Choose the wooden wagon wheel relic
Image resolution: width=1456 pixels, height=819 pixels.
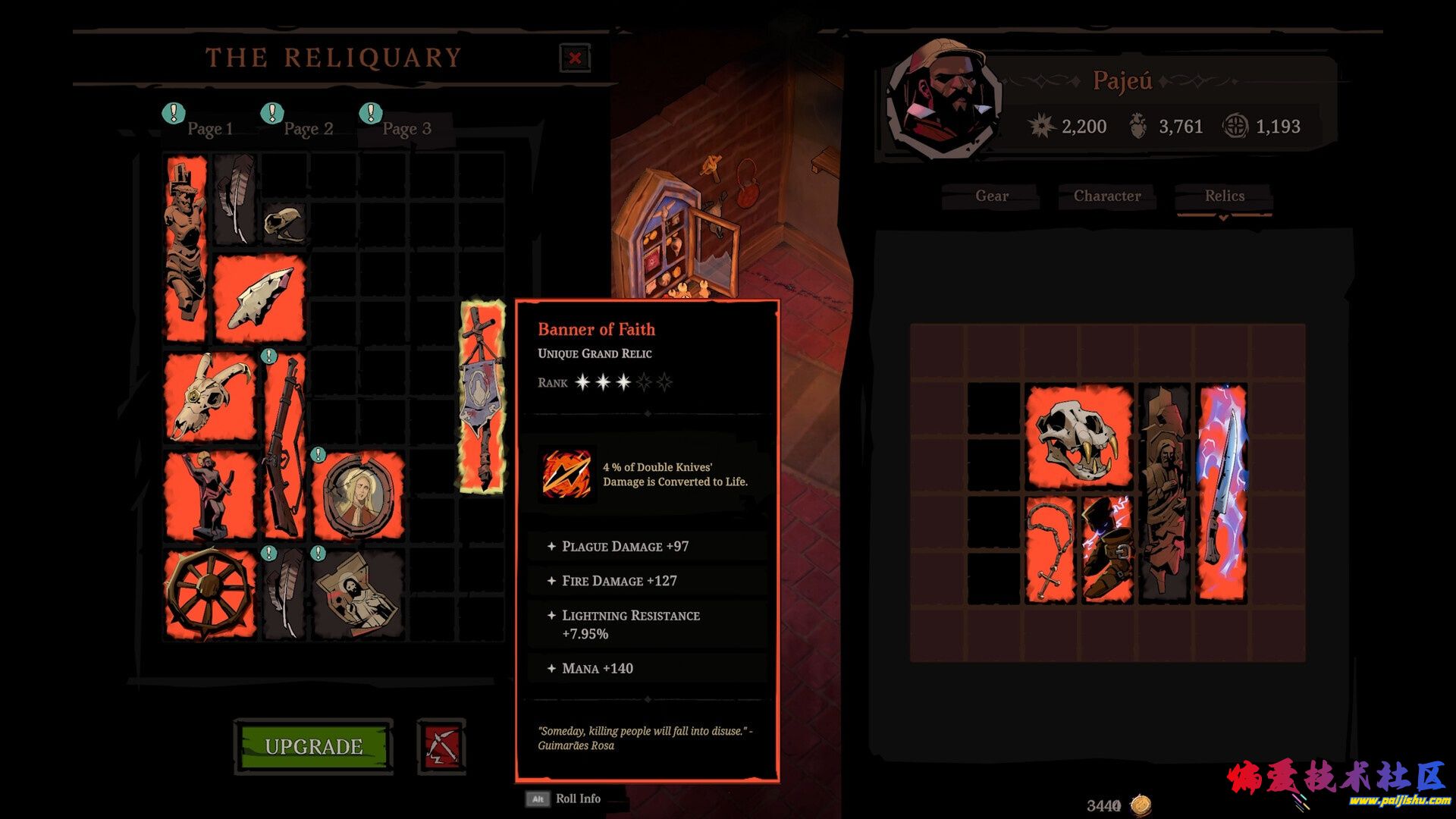pyautogui.click(x=210, y=594)
